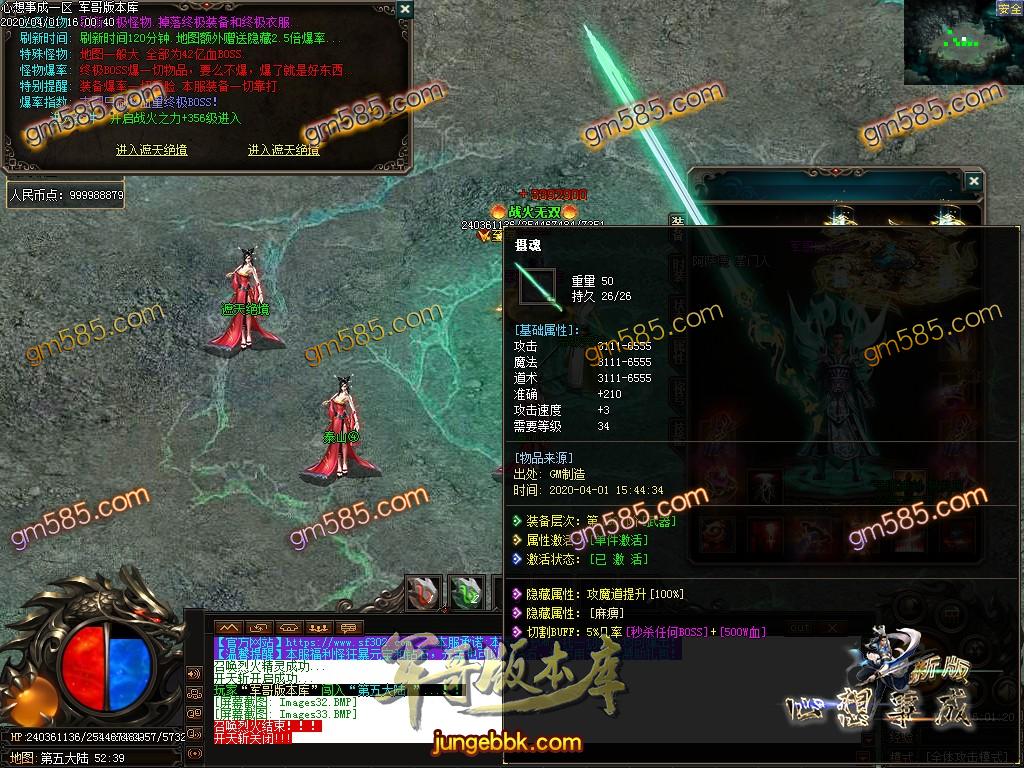Use the green potion hotbar slot

(x=465, y=592)
